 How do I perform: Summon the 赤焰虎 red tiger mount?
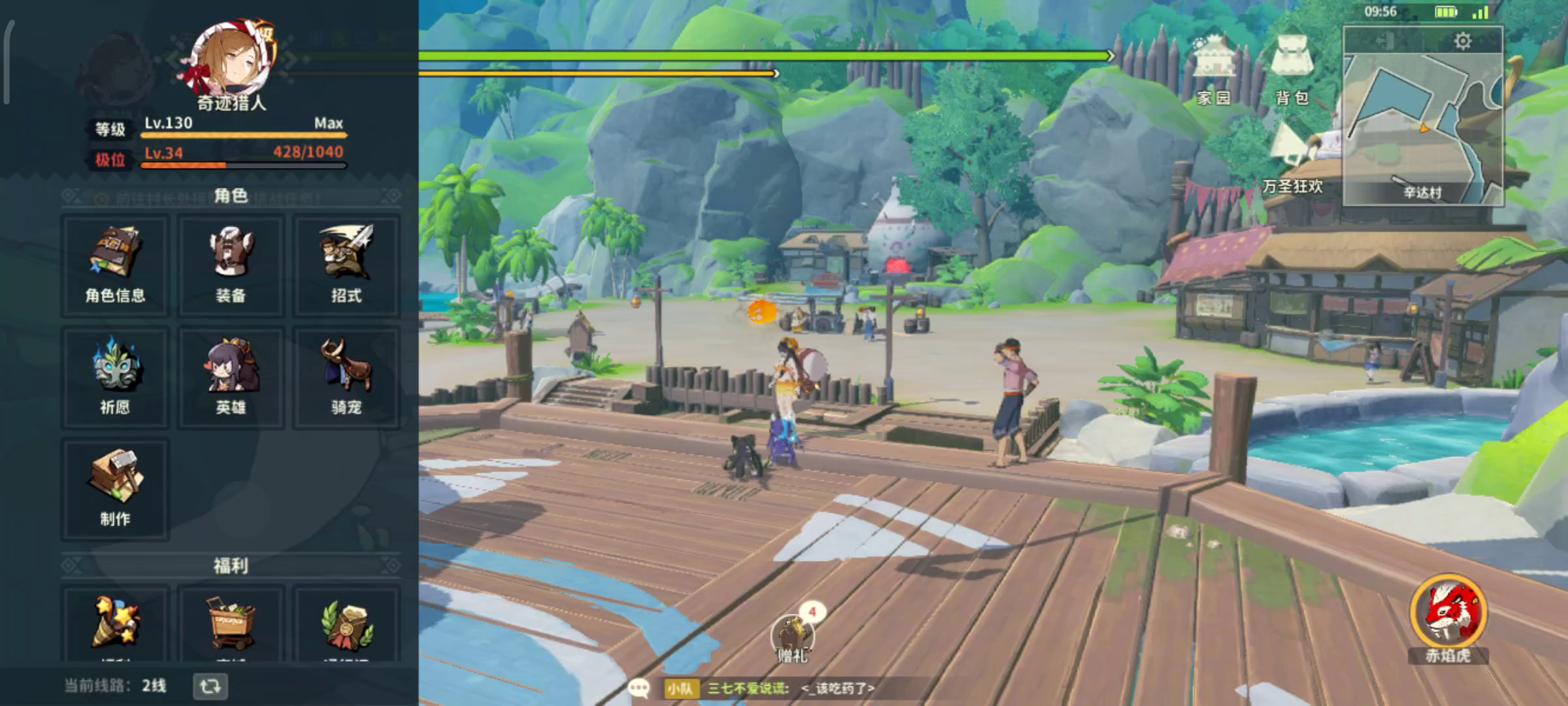[1448, 614]
